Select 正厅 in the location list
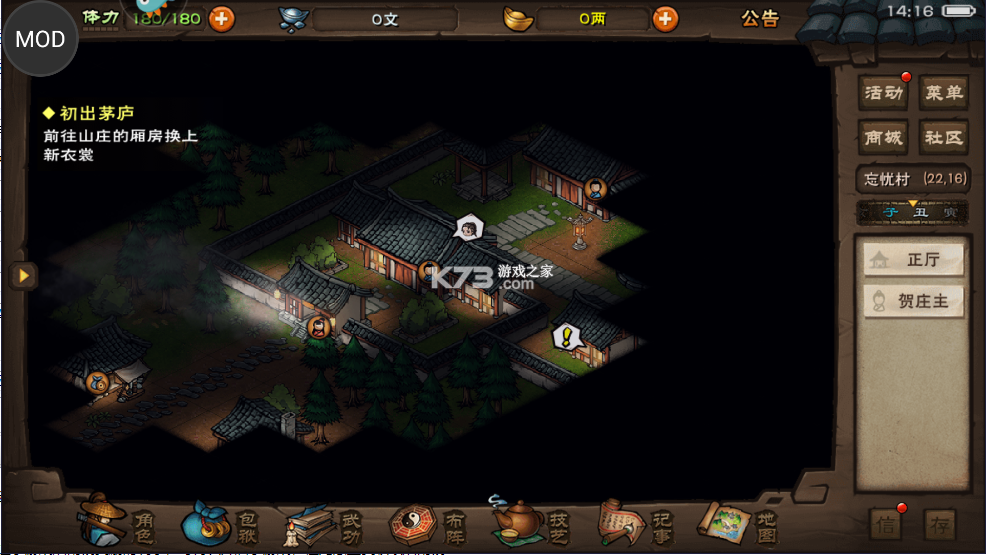 pos(914,259)
